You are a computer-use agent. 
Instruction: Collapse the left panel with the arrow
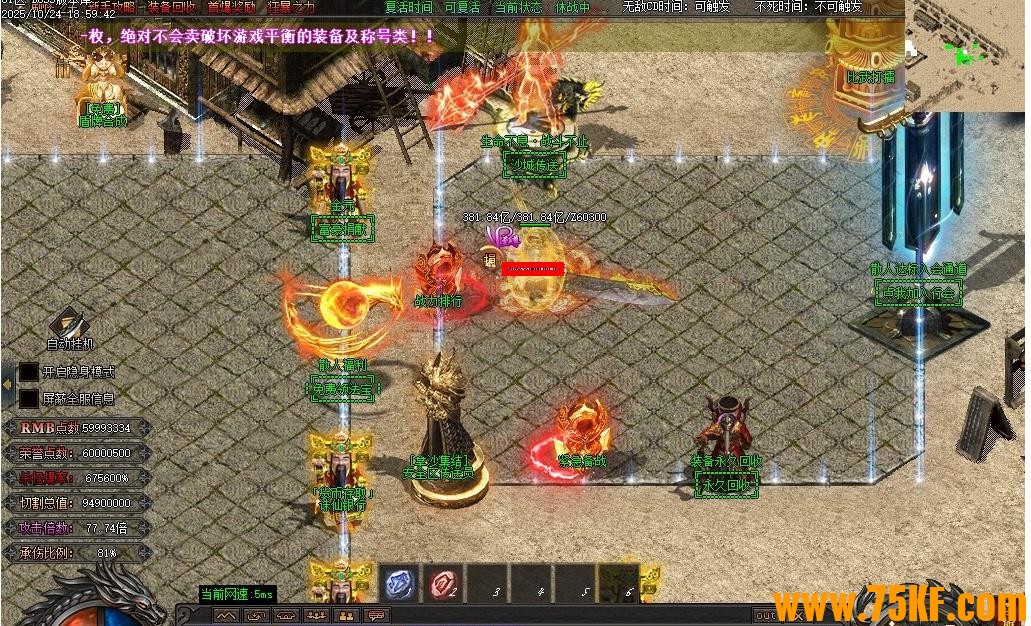click(x=7, y=384)
